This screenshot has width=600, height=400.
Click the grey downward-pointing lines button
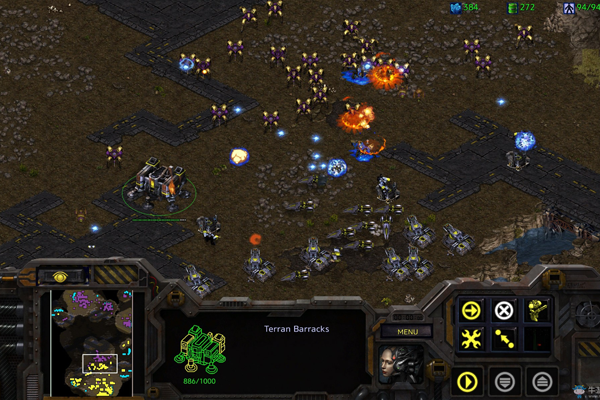click(x=505, y=380)
